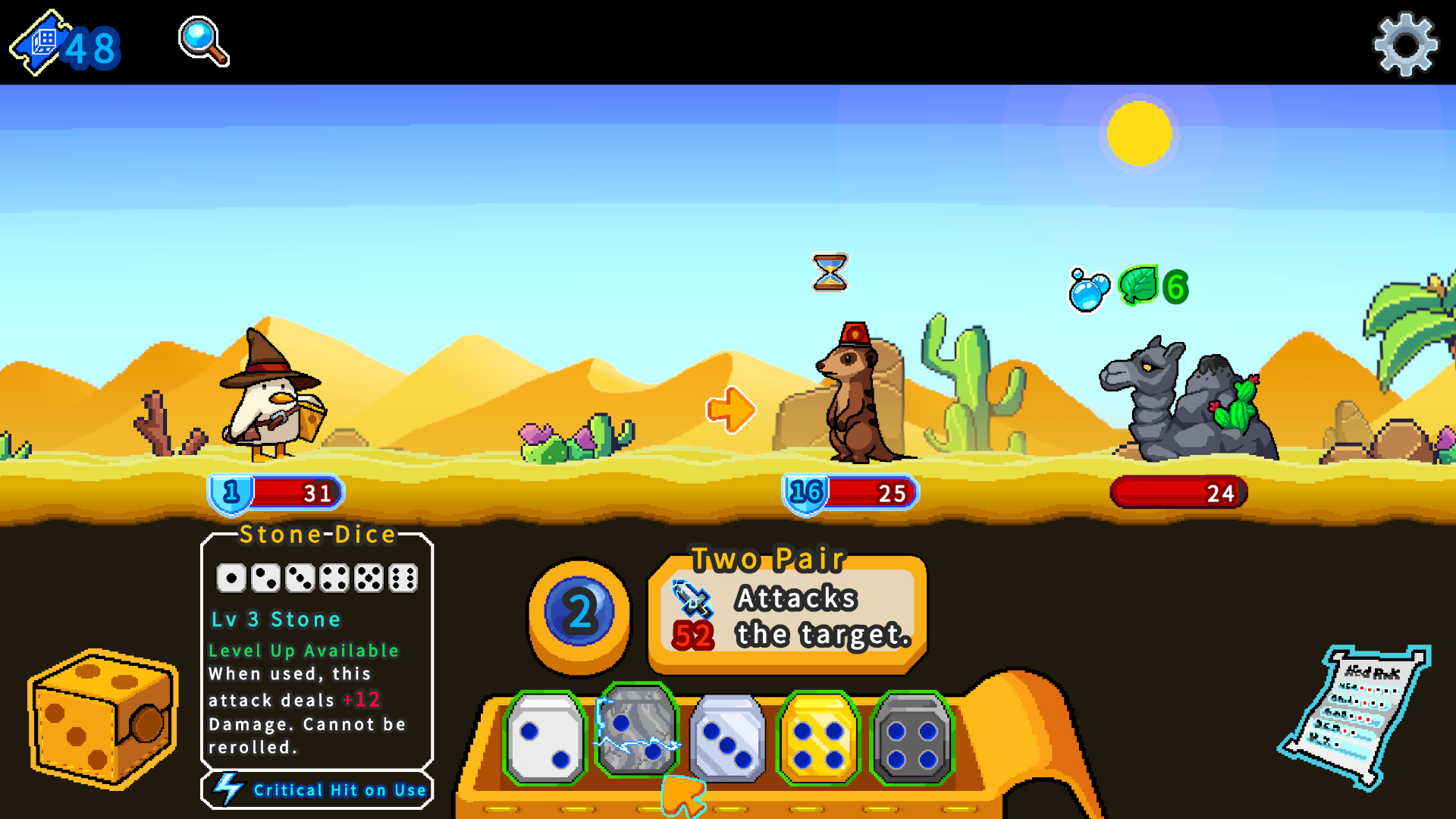The height and width of the screenshot is (819, 1456).
Task: Click the sword icon in the Two Pair banner
Action: pos(692,599)
